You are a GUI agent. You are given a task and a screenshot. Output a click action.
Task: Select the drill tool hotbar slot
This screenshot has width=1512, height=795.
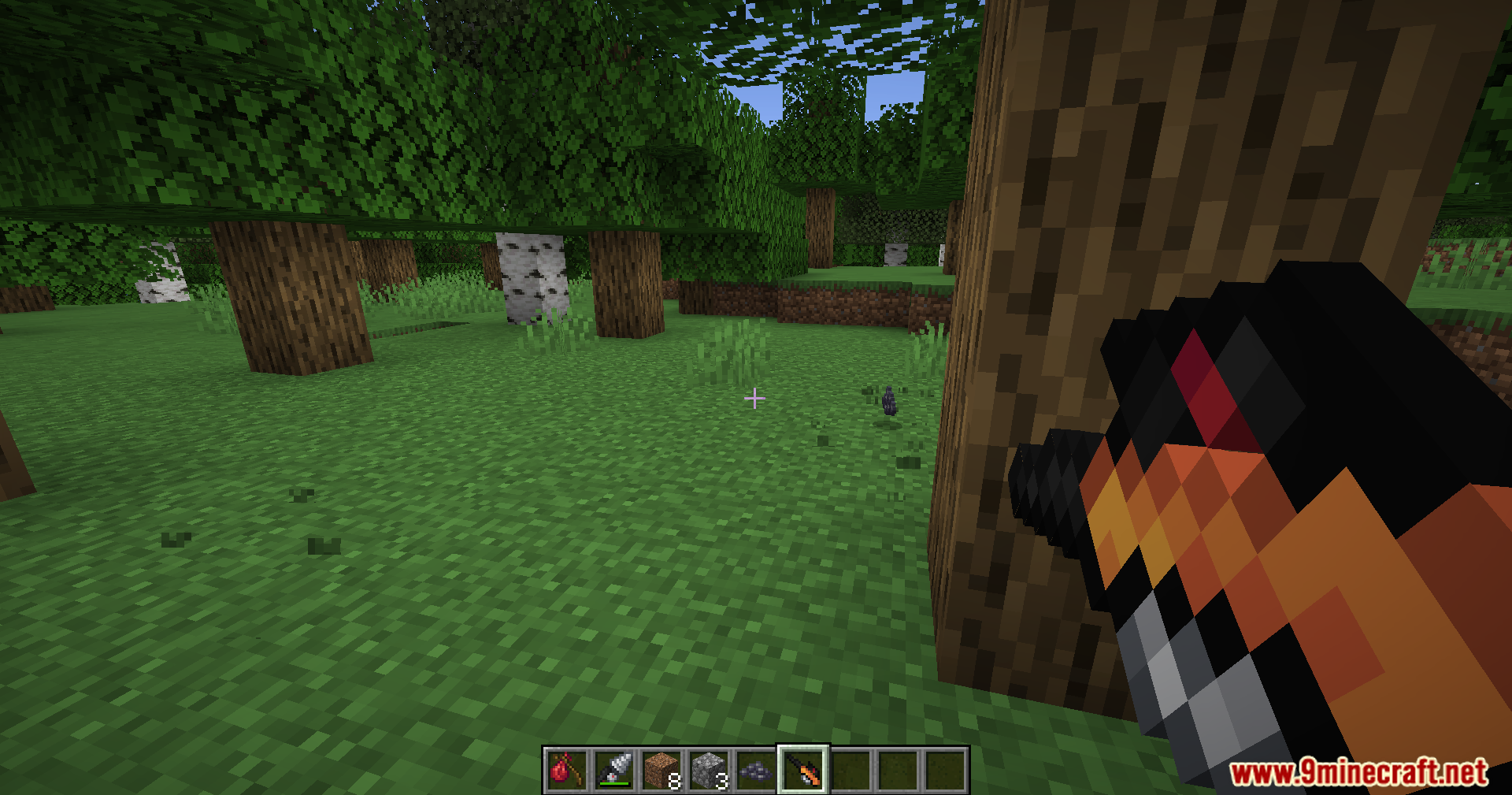point(613,769)
